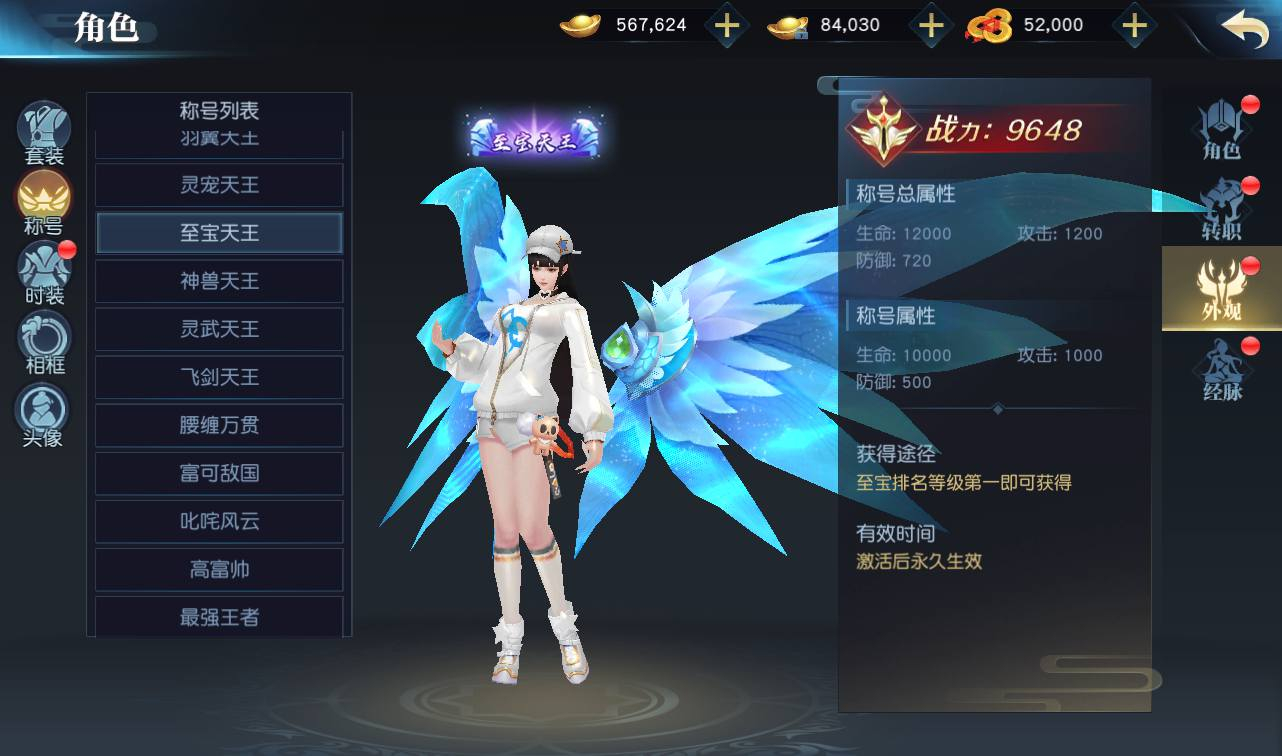Open the 经脉 meridian tab

coord(1221,371)
